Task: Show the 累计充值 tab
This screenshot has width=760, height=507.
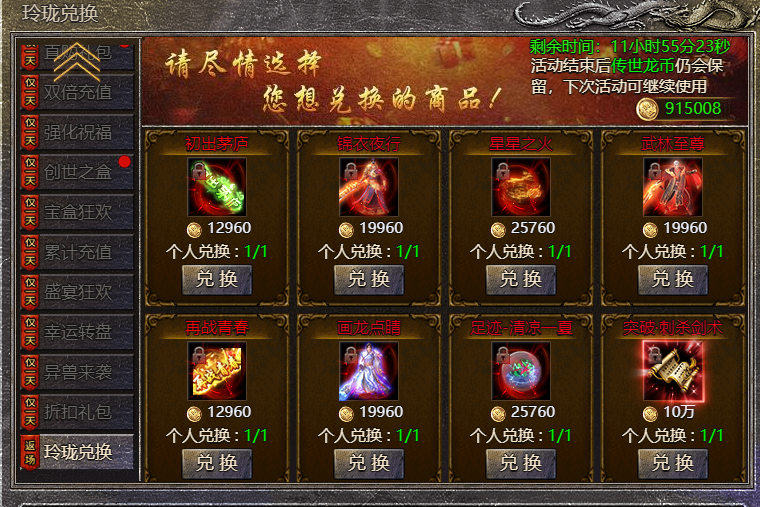Action: point(78,252)
